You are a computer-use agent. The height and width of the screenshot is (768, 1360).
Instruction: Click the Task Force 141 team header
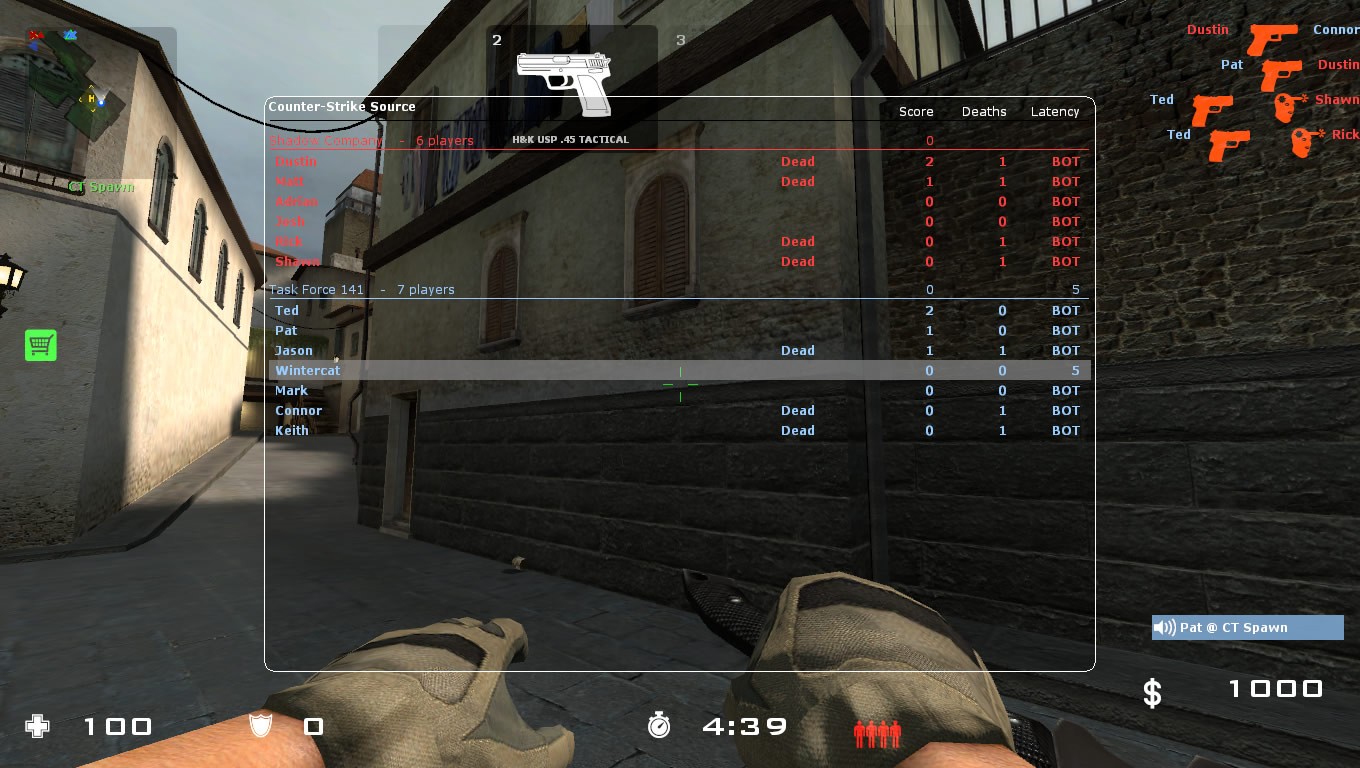click(x=316, y=289)
